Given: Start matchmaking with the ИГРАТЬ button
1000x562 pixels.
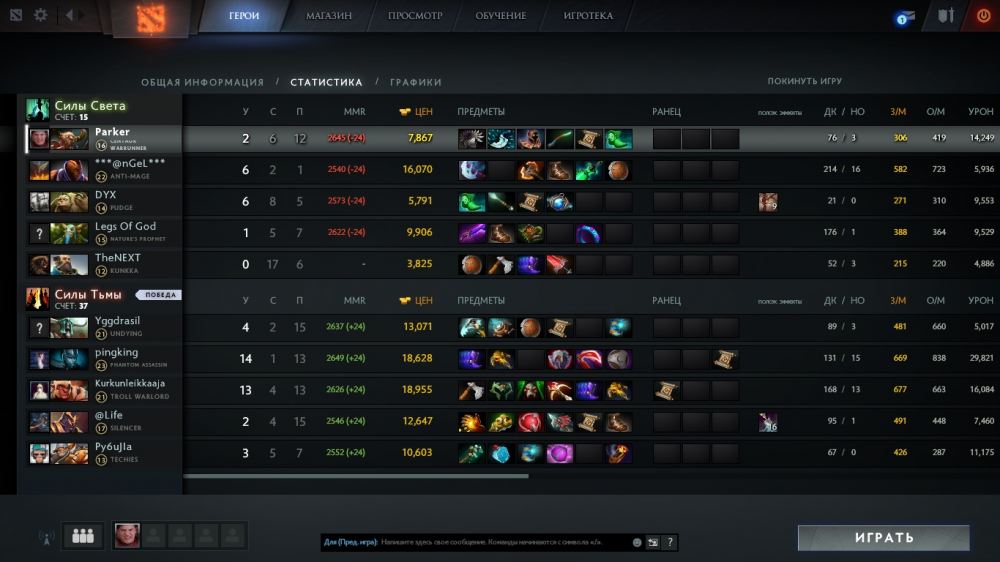Looking at the screenshot, I should coord(883,538).
